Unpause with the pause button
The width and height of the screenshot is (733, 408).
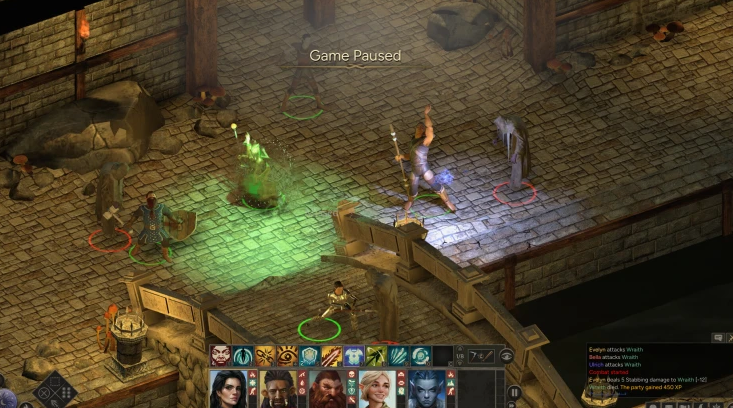514,392
